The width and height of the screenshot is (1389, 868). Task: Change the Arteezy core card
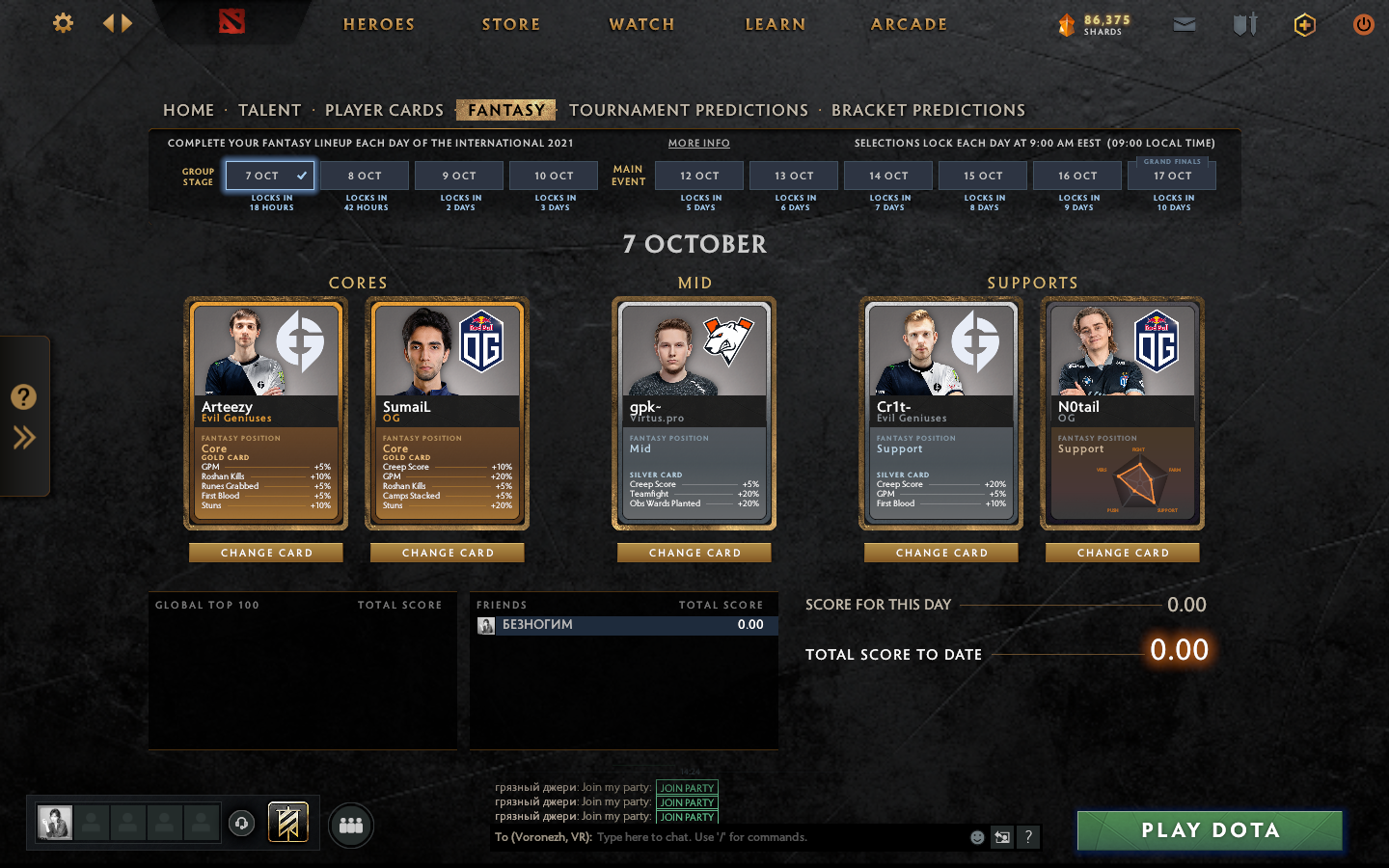tap(266, 553)
